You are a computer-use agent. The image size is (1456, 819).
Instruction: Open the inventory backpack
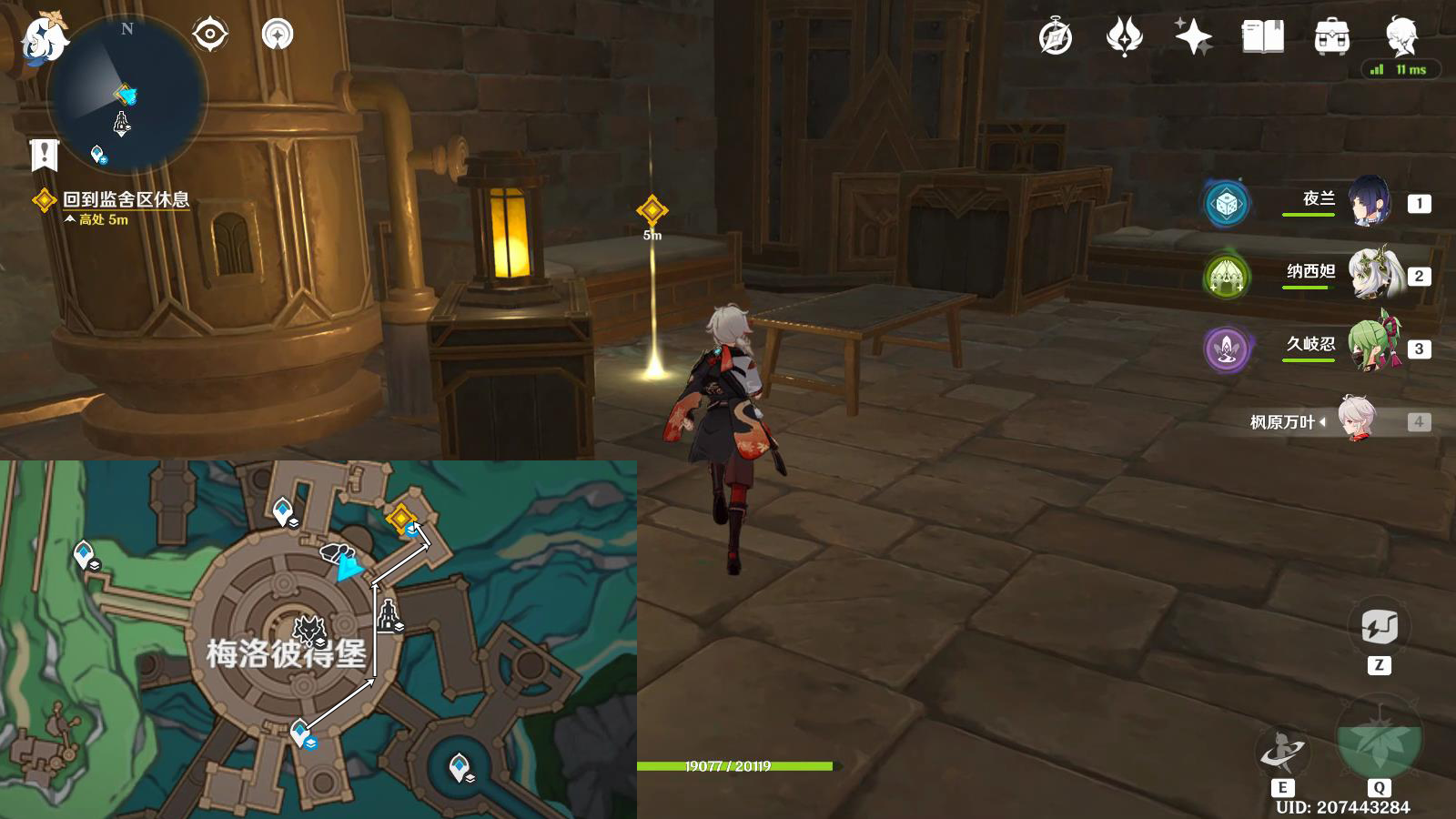click(x=1331, y=37)
